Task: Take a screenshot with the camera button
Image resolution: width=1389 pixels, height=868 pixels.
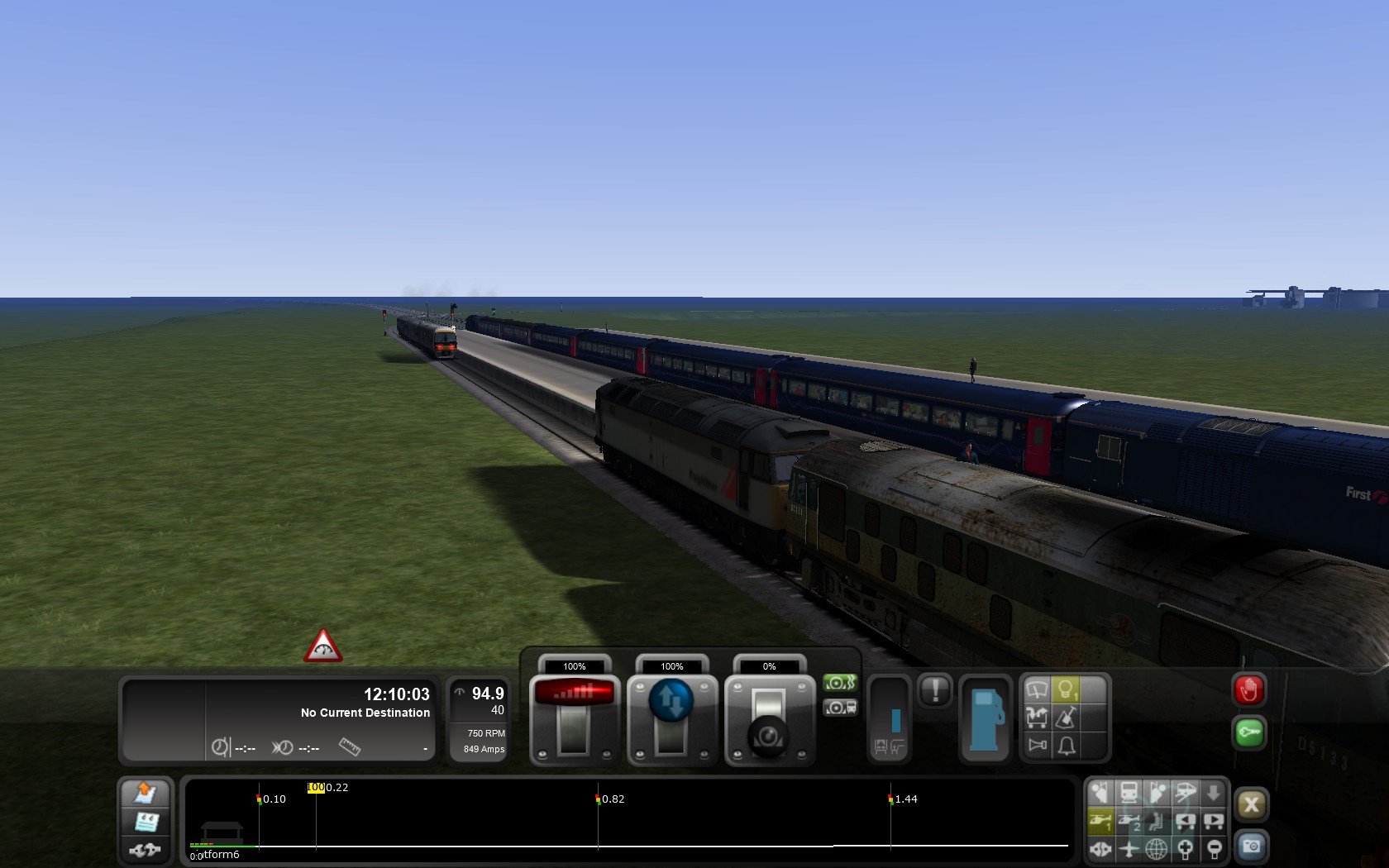Action: (x=1251, y=846)
